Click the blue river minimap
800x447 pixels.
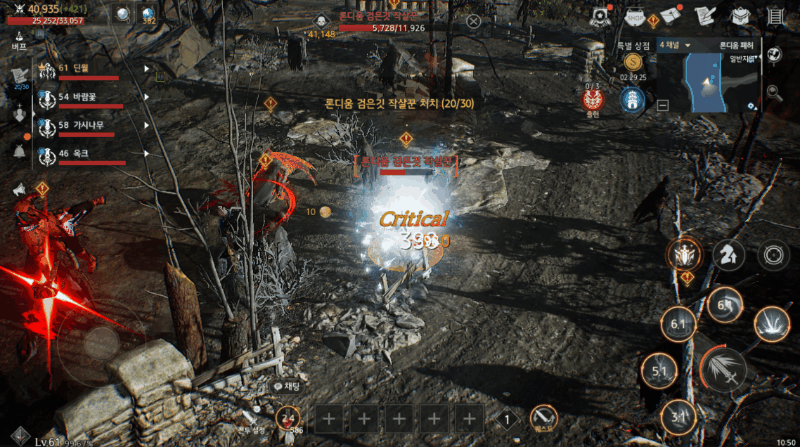(710, 82)
